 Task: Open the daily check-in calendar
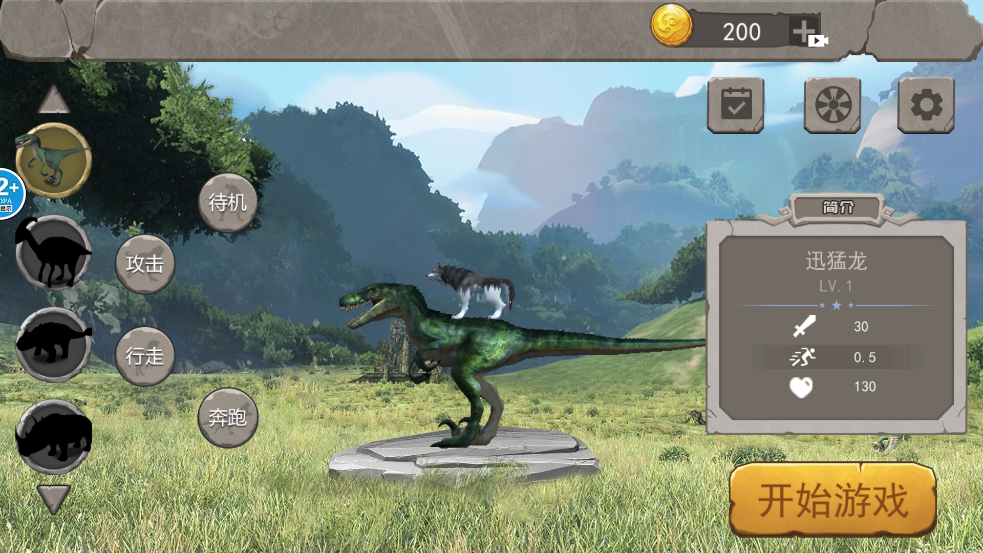click(736, 105)
